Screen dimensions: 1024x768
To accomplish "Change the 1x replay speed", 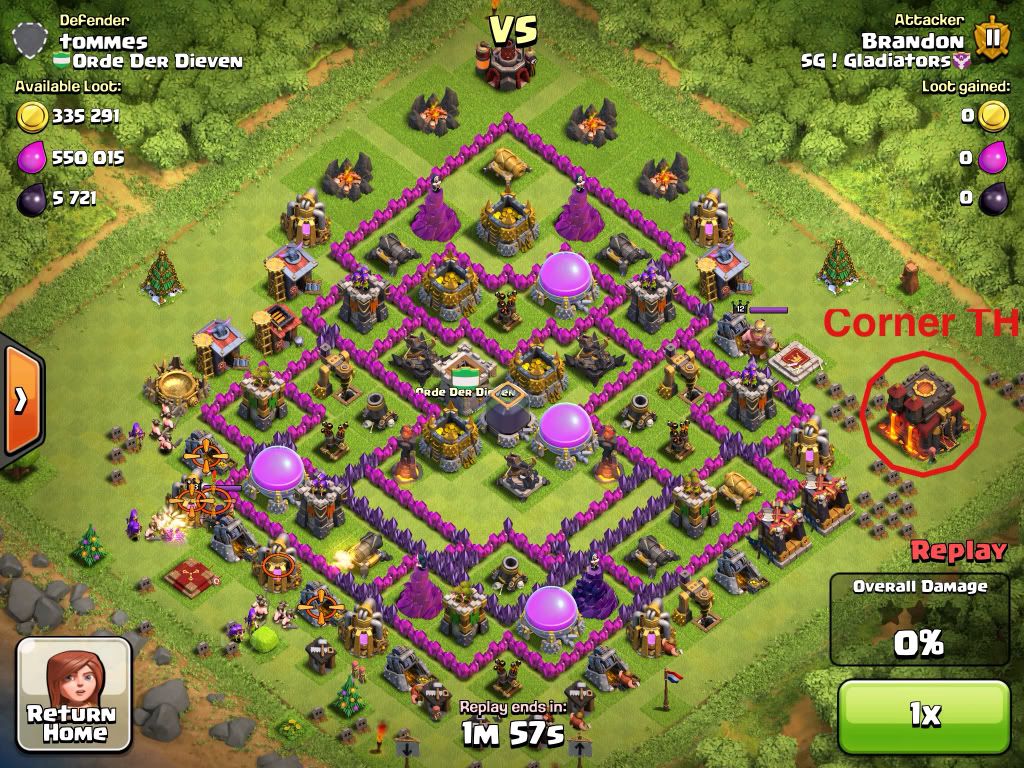I will coord(924,714).
